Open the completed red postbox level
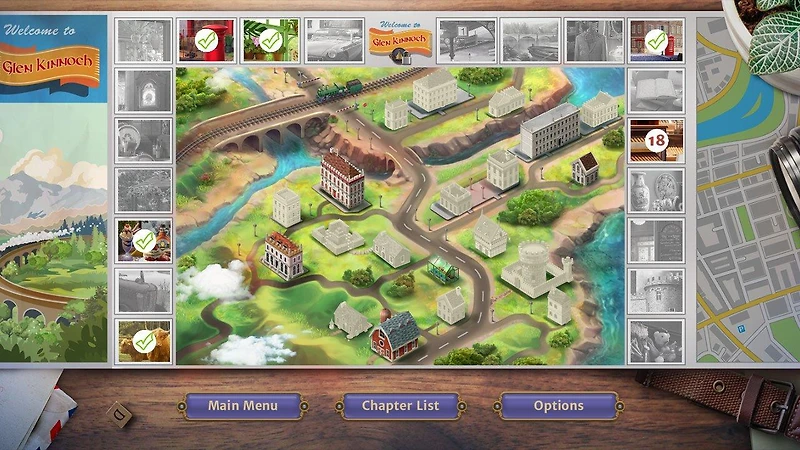 207,41
